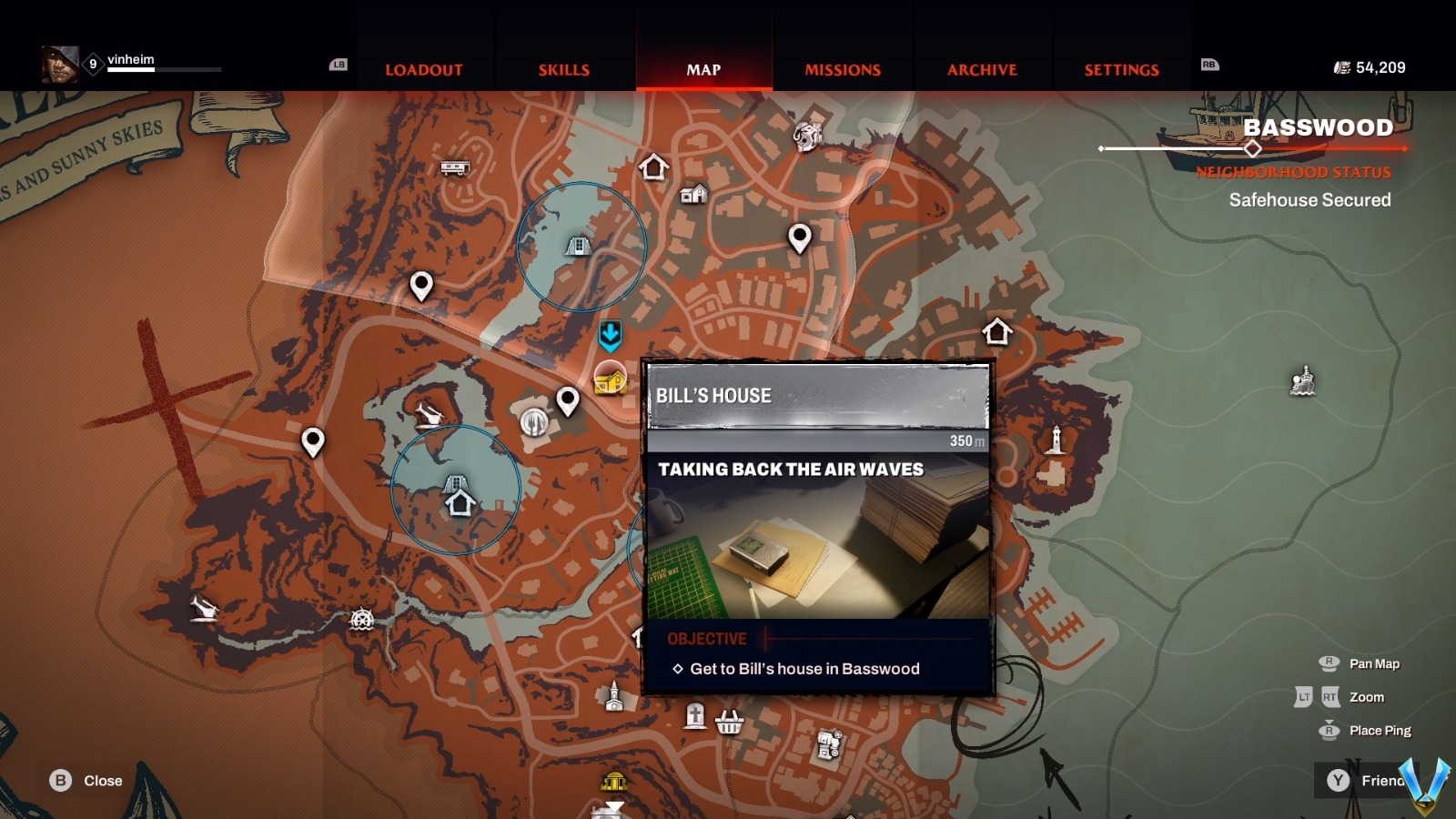Open the Skills tab
The width and height of the screenshot is (1456, 819).
point(563,70)
